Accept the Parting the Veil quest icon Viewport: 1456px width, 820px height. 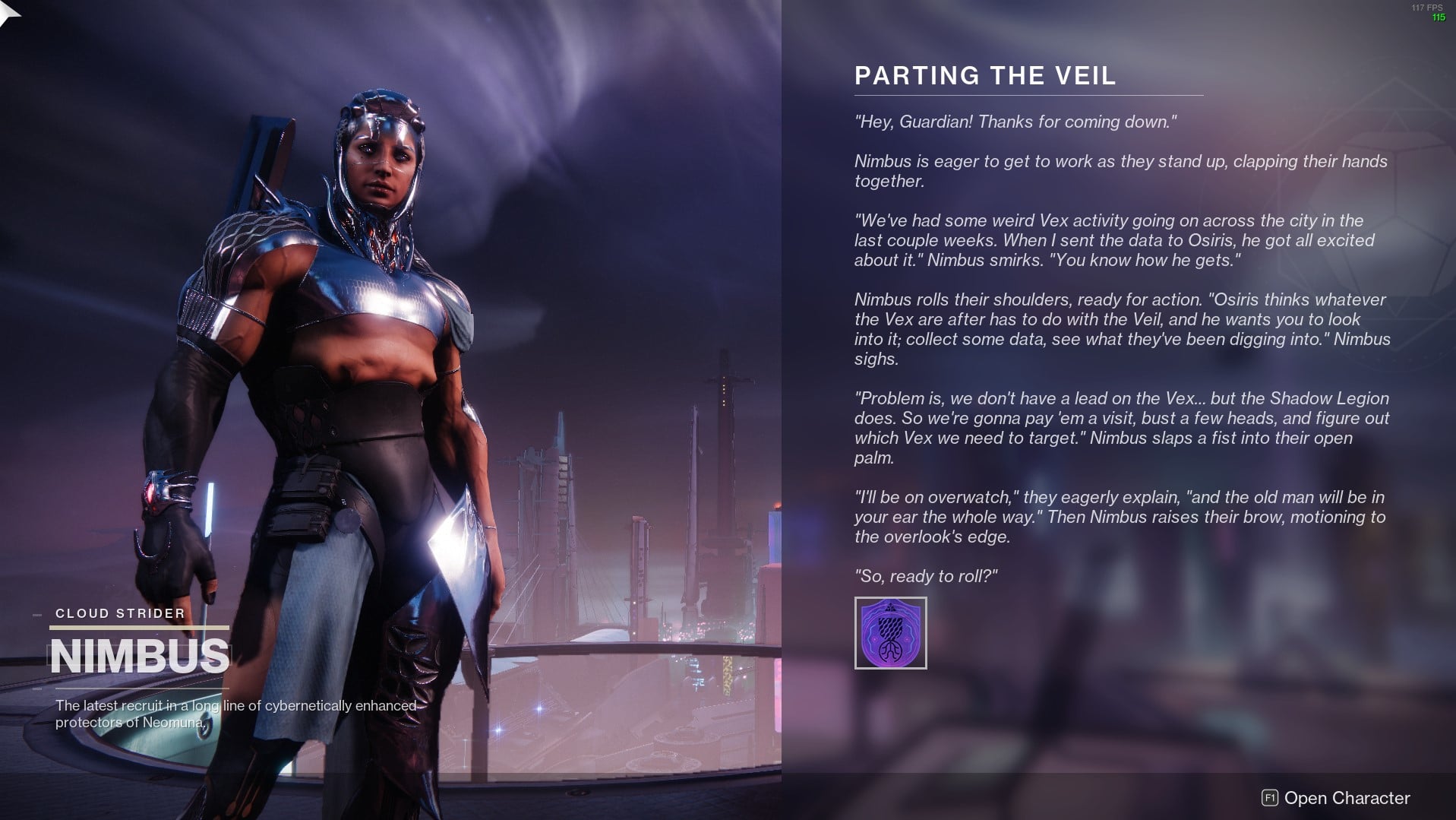(890, 633)
